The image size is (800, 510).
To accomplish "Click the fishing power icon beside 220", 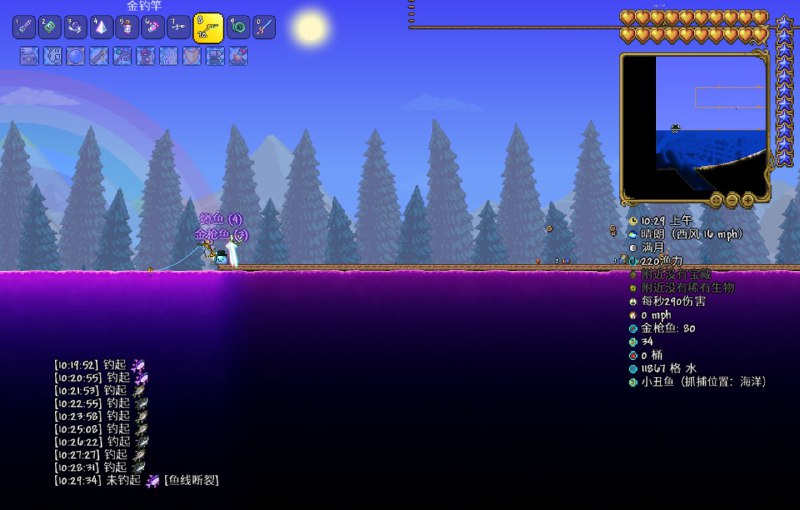I will coord(633,261).
